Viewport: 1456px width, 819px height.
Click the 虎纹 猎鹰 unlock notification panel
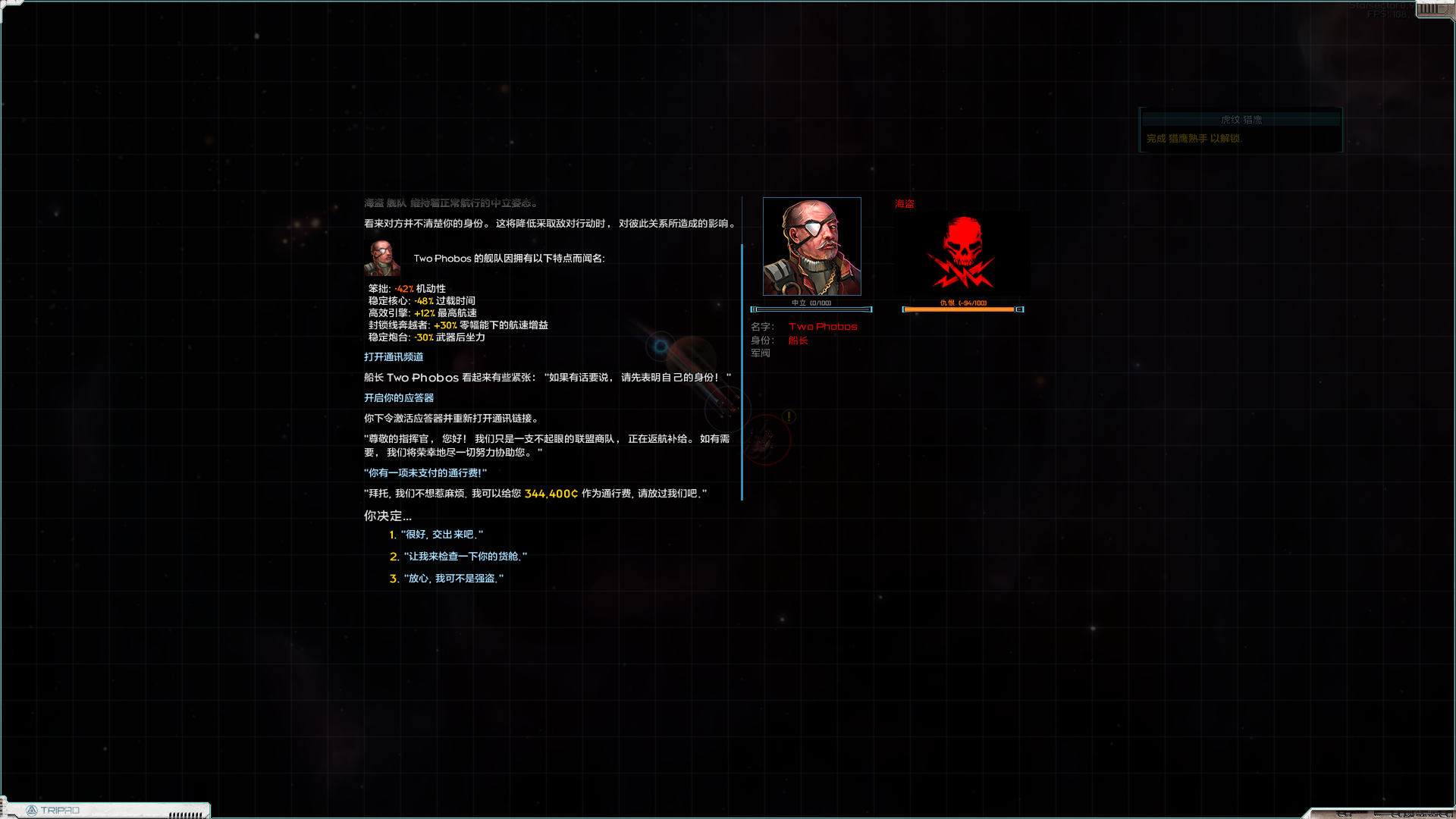point(1241,130)
